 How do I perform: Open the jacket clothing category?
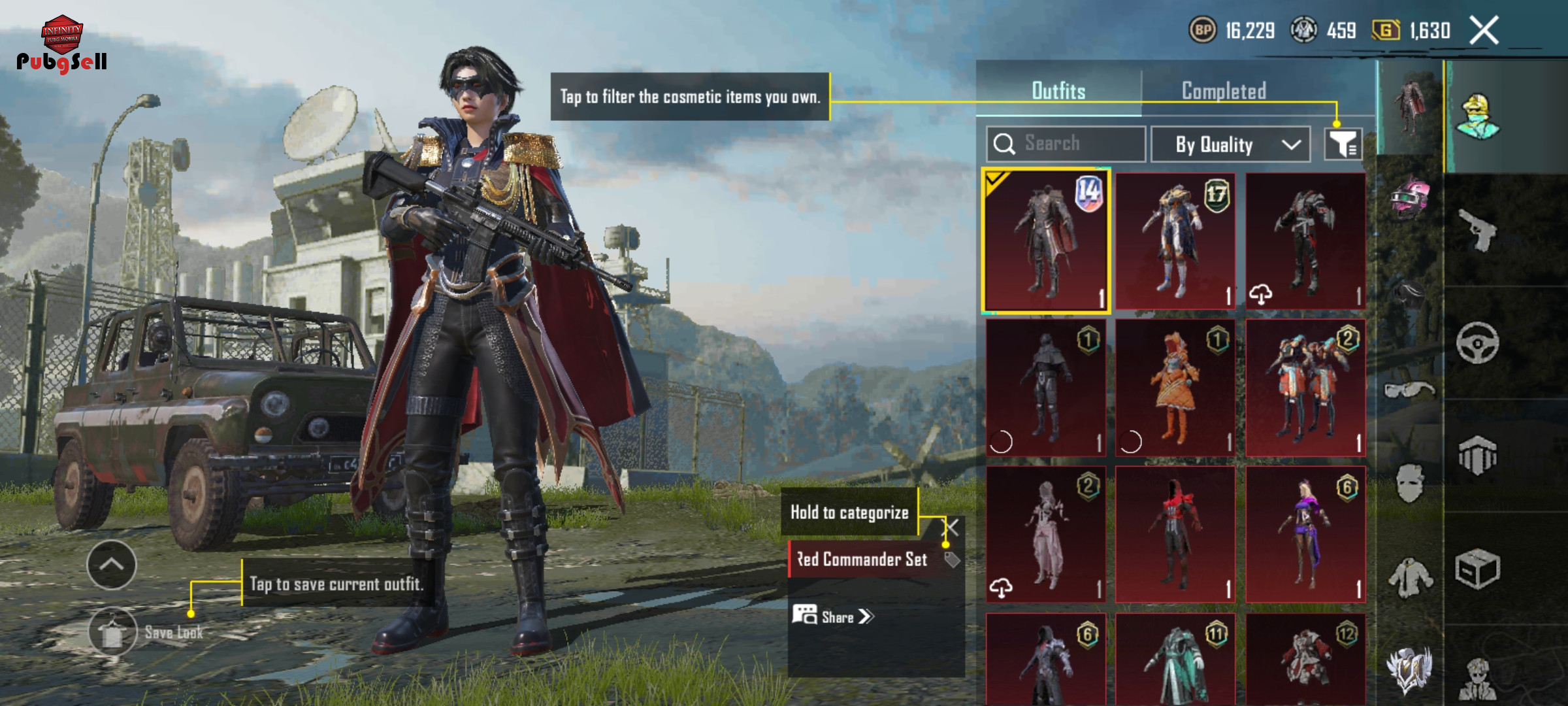pyautogui.click(x=1410, y=577)
